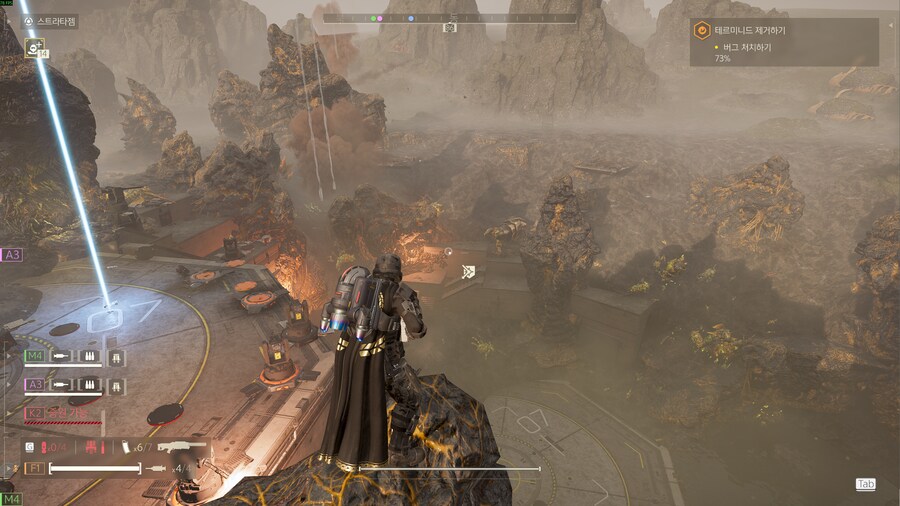This screenshot has width=900, height=506.
Task: Click the 테르미니드 제거하기 objective tracker
Action: coord(784,31)
